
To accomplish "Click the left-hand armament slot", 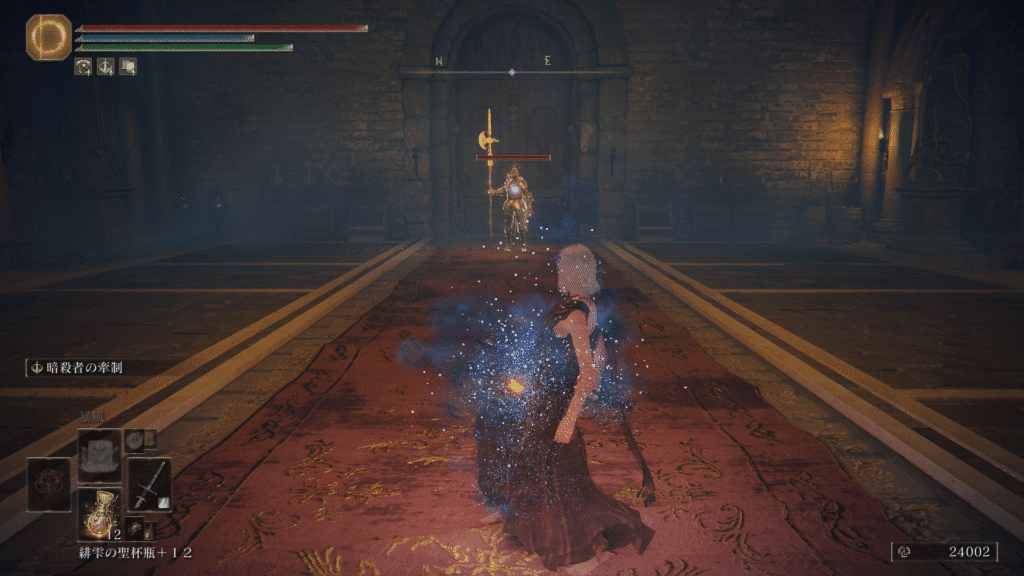I will click(x=49, y=484).
